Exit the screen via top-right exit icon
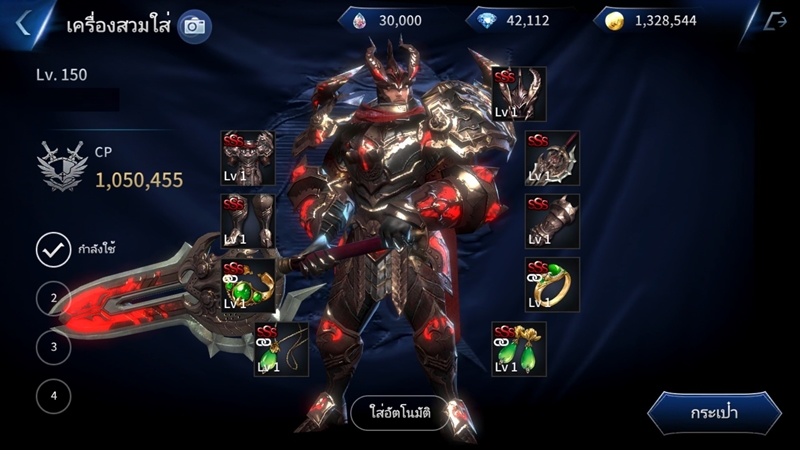Viewport: 800px width, 450px height. [x=773, y=22]
